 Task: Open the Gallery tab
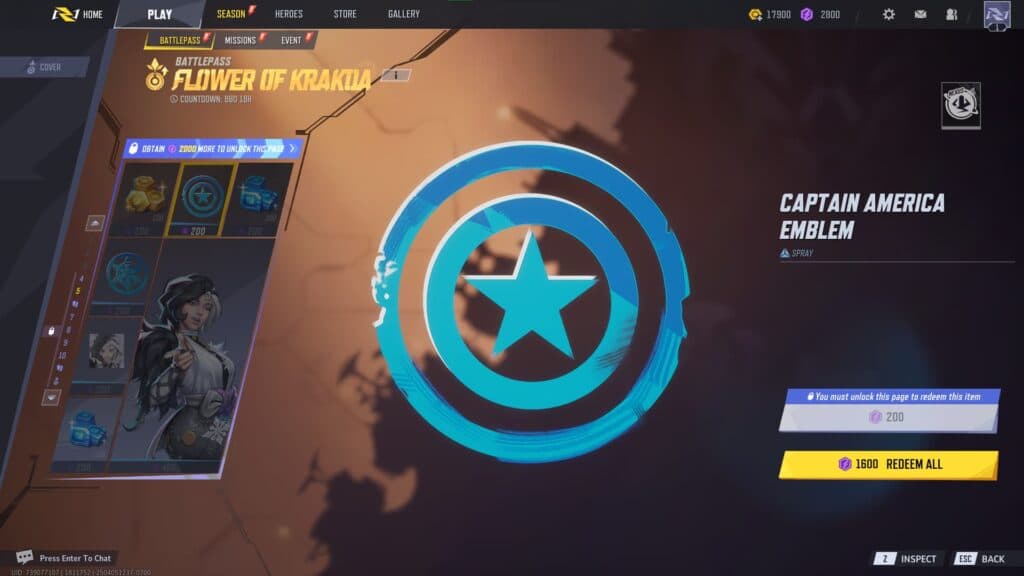403,14
